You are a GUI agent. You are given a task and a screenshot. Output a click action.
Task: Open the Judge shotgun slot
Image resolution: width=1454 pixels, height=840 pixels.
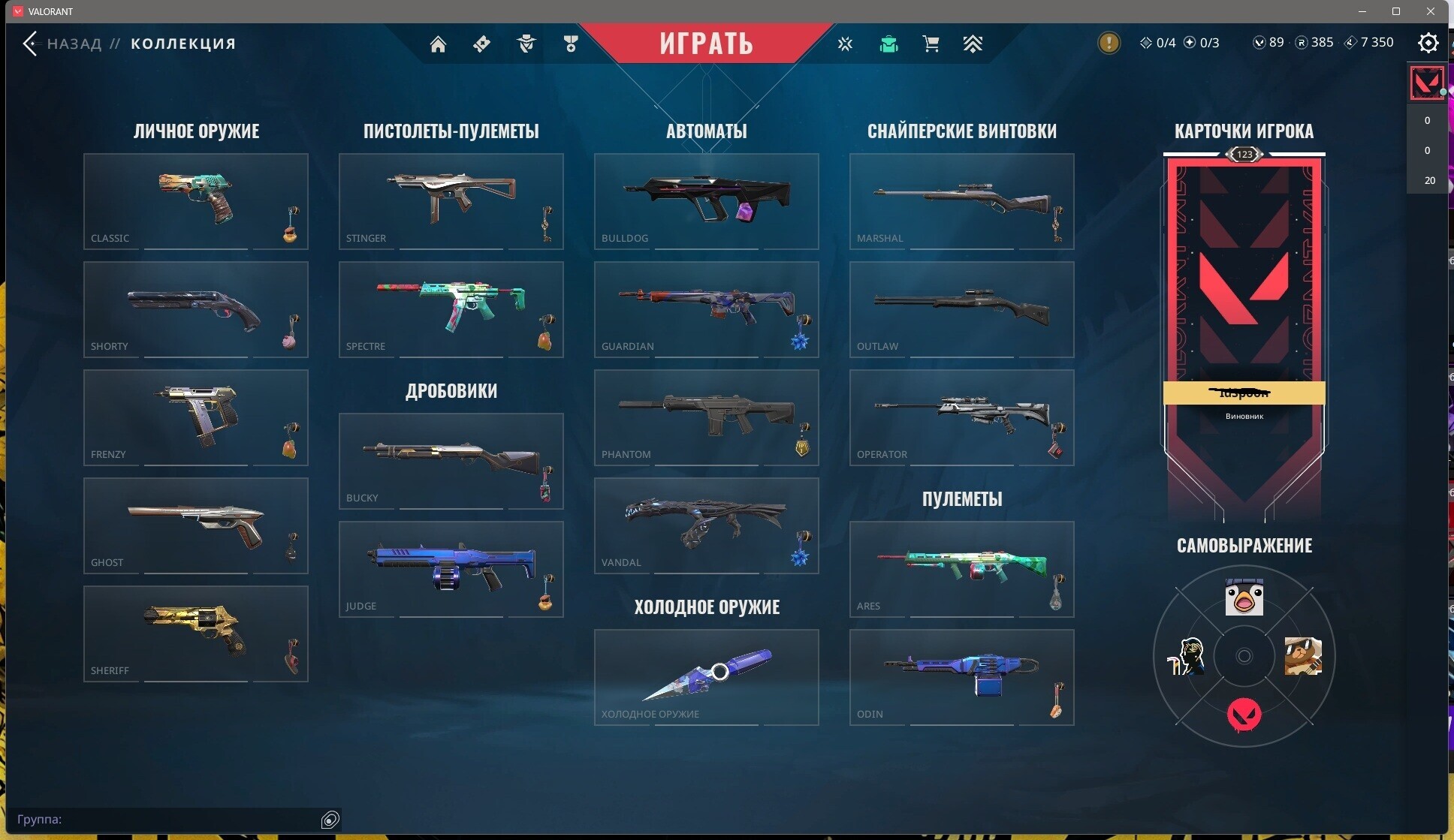pos(451,568)
